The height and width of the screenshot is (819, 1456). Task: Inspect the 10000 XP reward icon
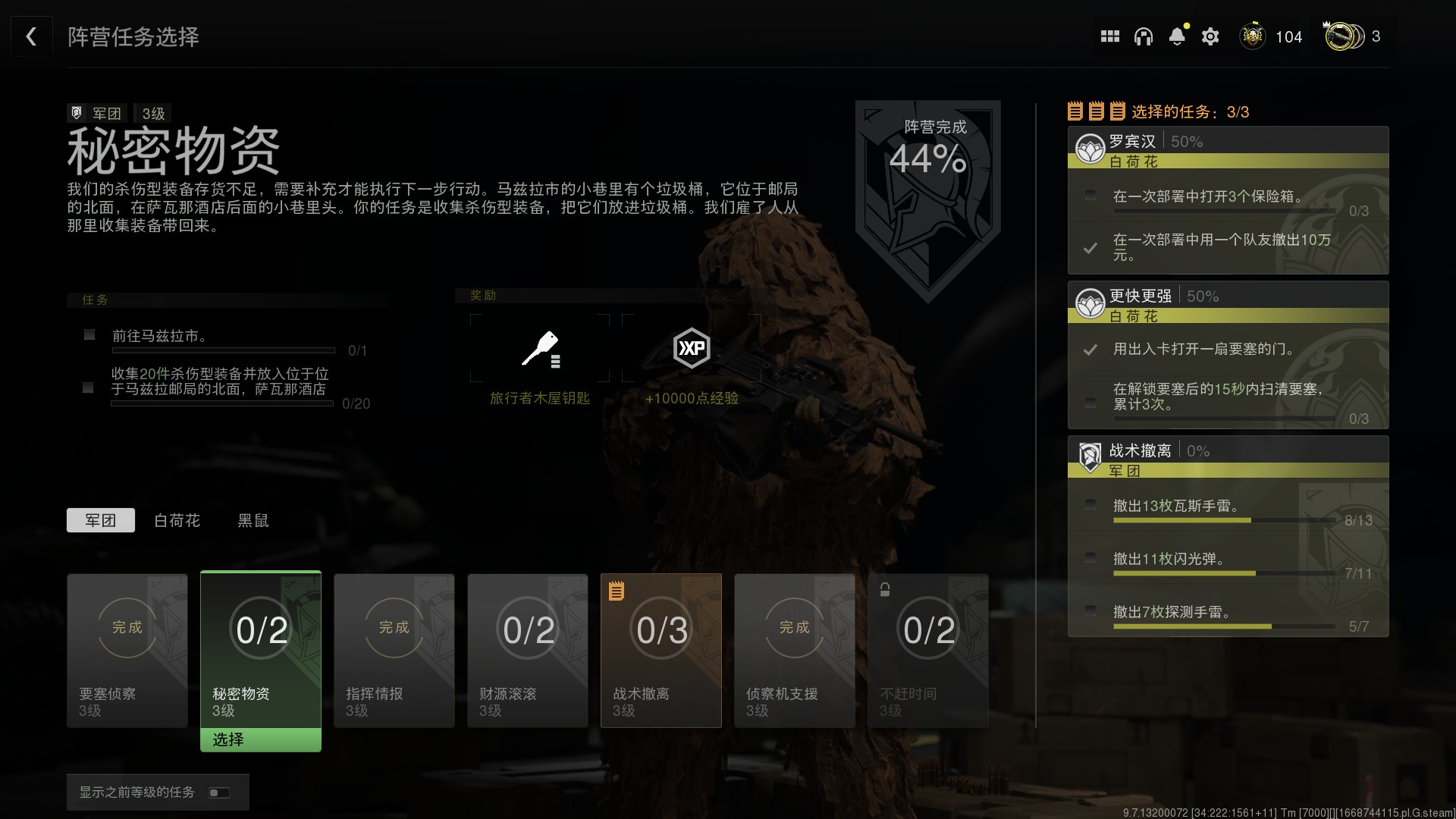pyautogui.click(x=692, y=349)
